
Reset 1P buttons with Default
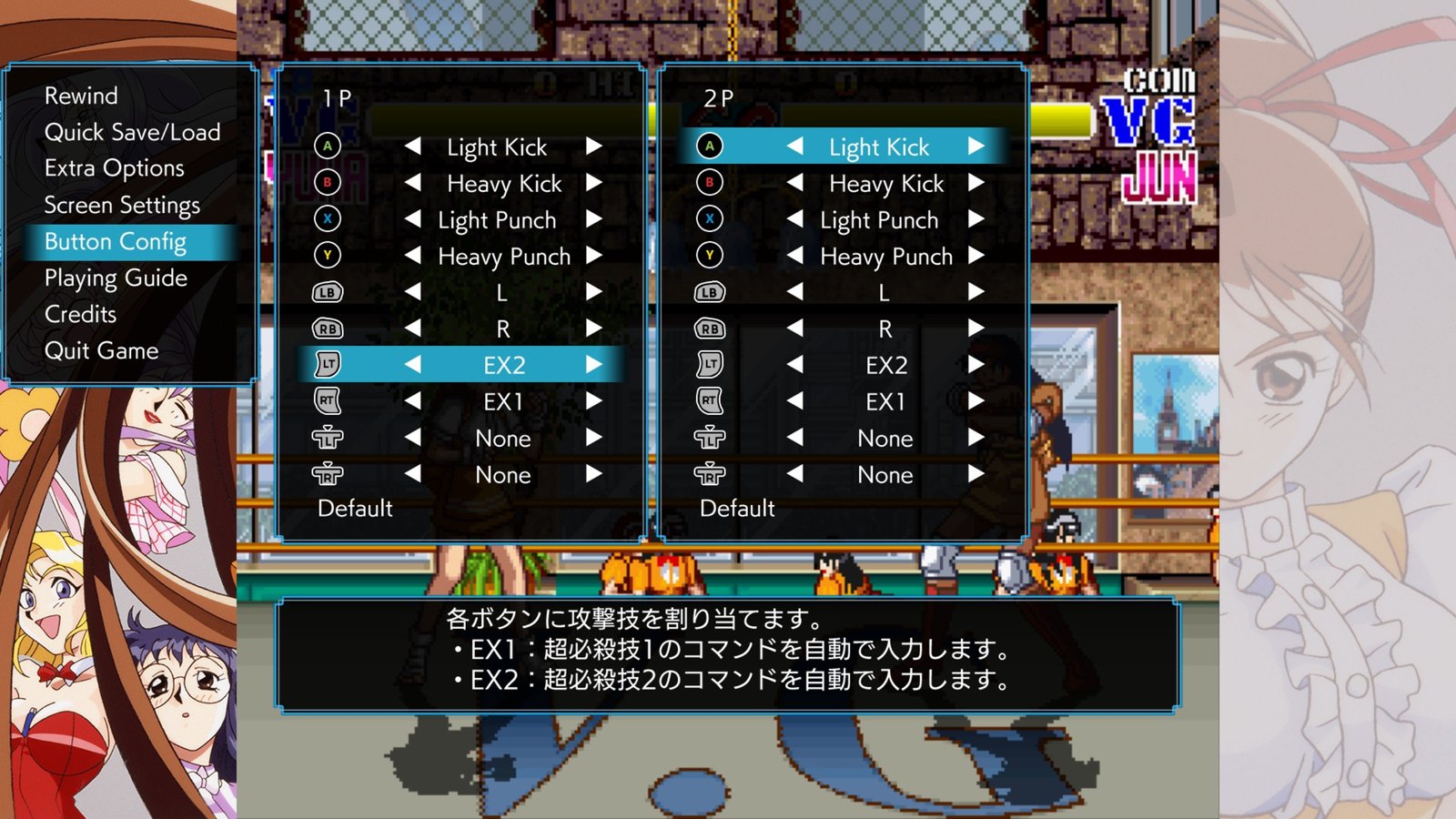point(355,508)
